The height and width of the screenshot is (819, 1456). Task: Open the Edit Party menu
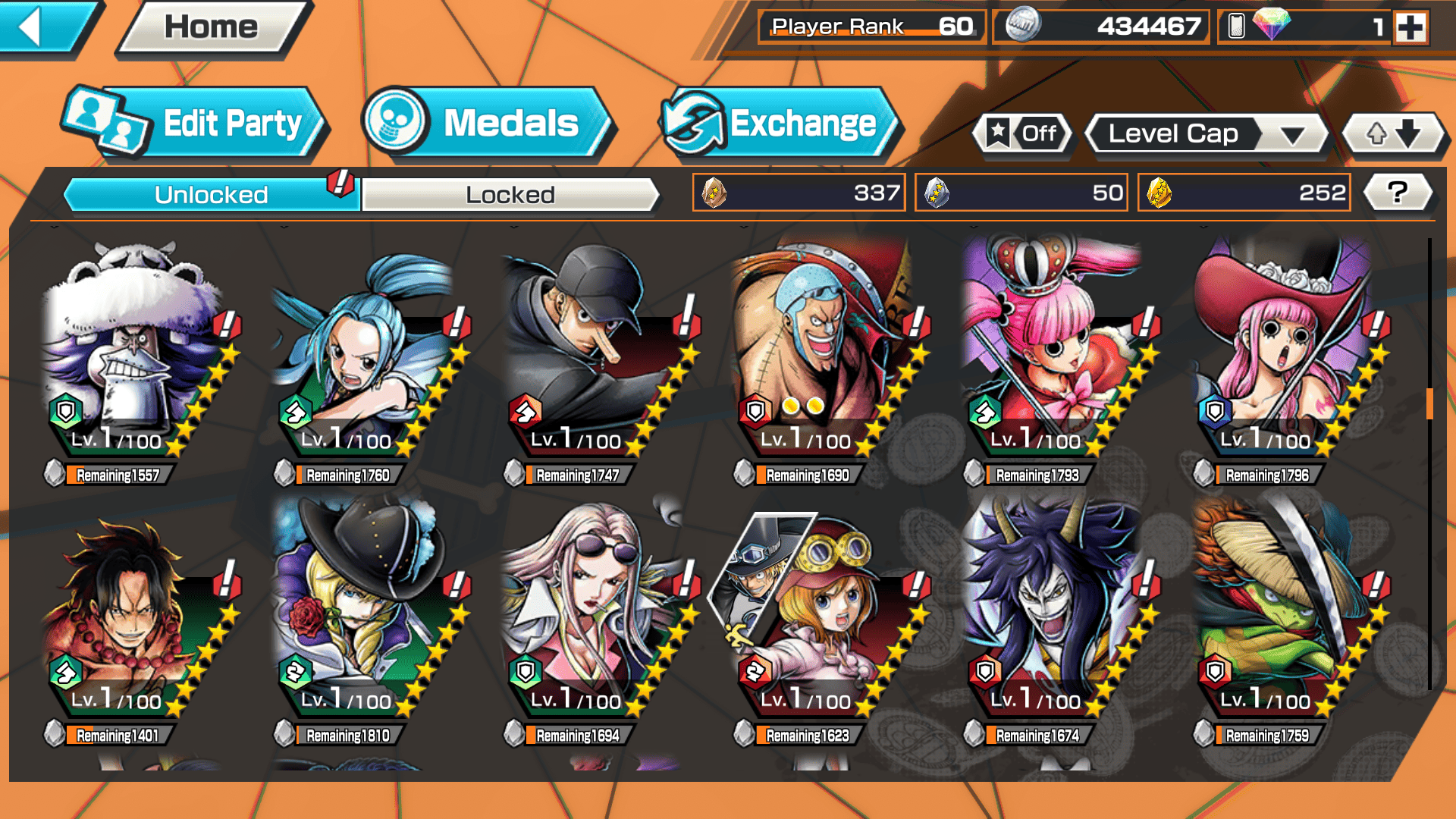(x=197, y=123)
